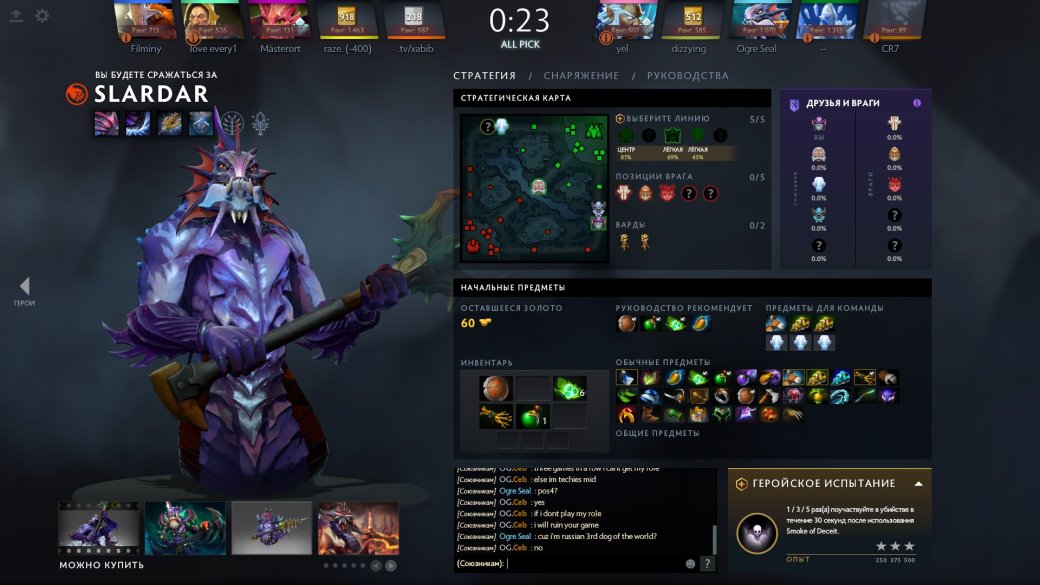Go to next page of purchasable sets

tap(391, 565)
